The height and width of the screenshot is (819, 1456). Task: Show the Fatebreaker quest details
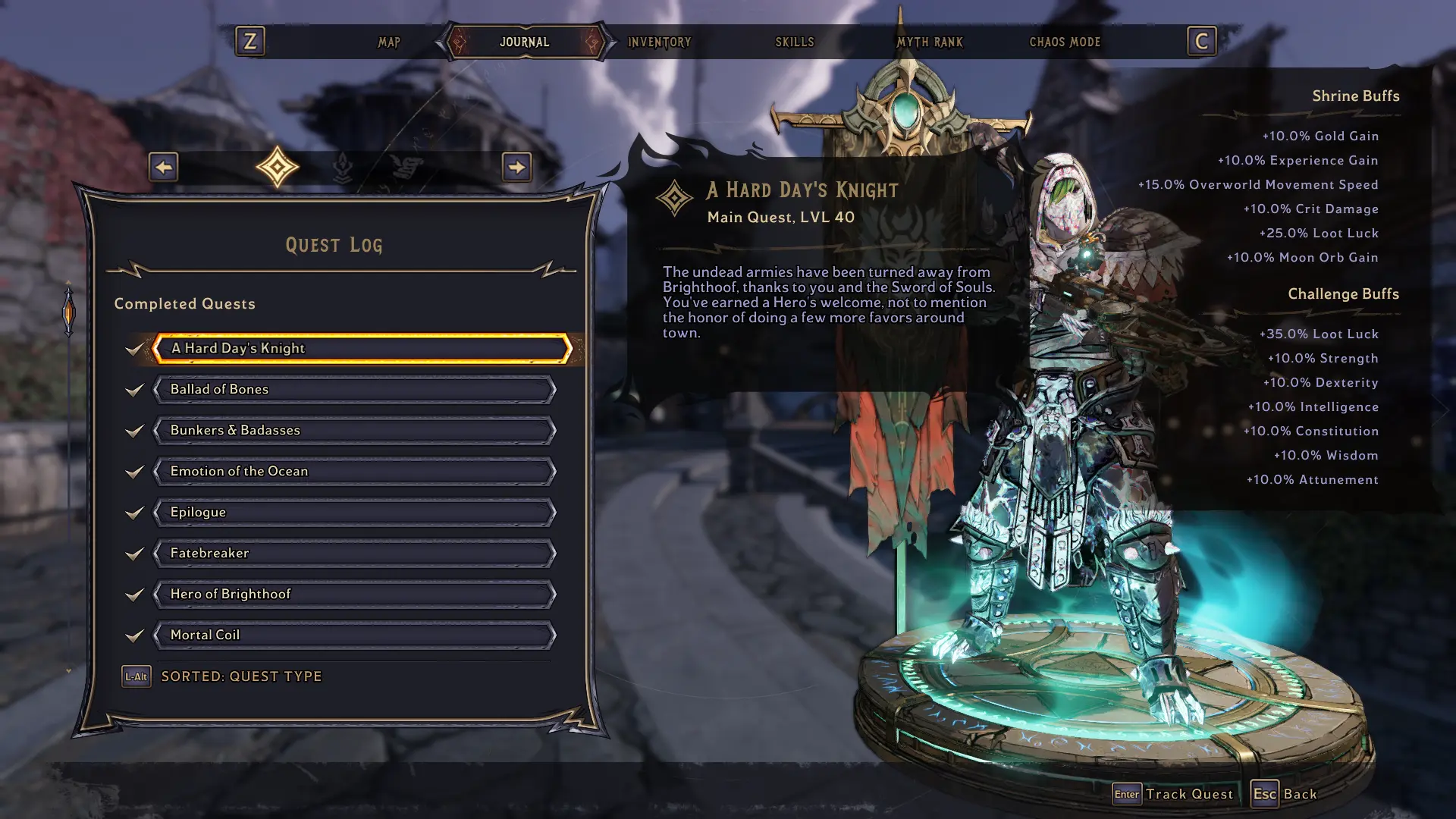click(x=355, y=553)
